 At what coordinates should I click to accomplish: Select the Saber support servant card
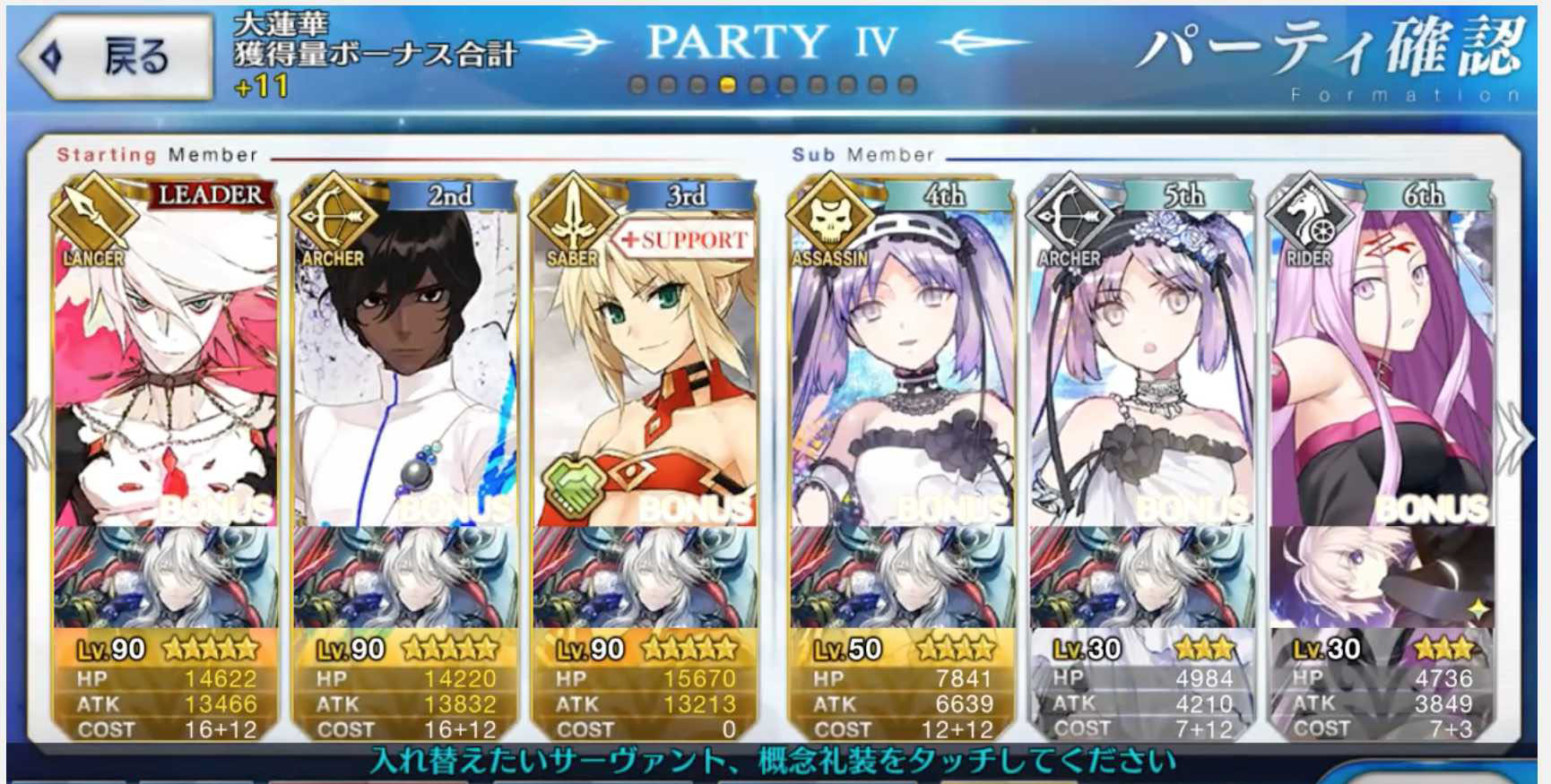[645, 358]
